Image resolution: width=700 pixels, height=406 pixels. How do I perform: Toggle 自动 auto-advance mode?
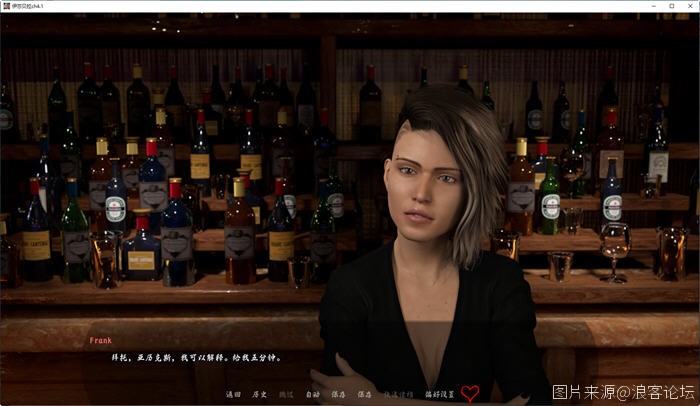(312, 394)
